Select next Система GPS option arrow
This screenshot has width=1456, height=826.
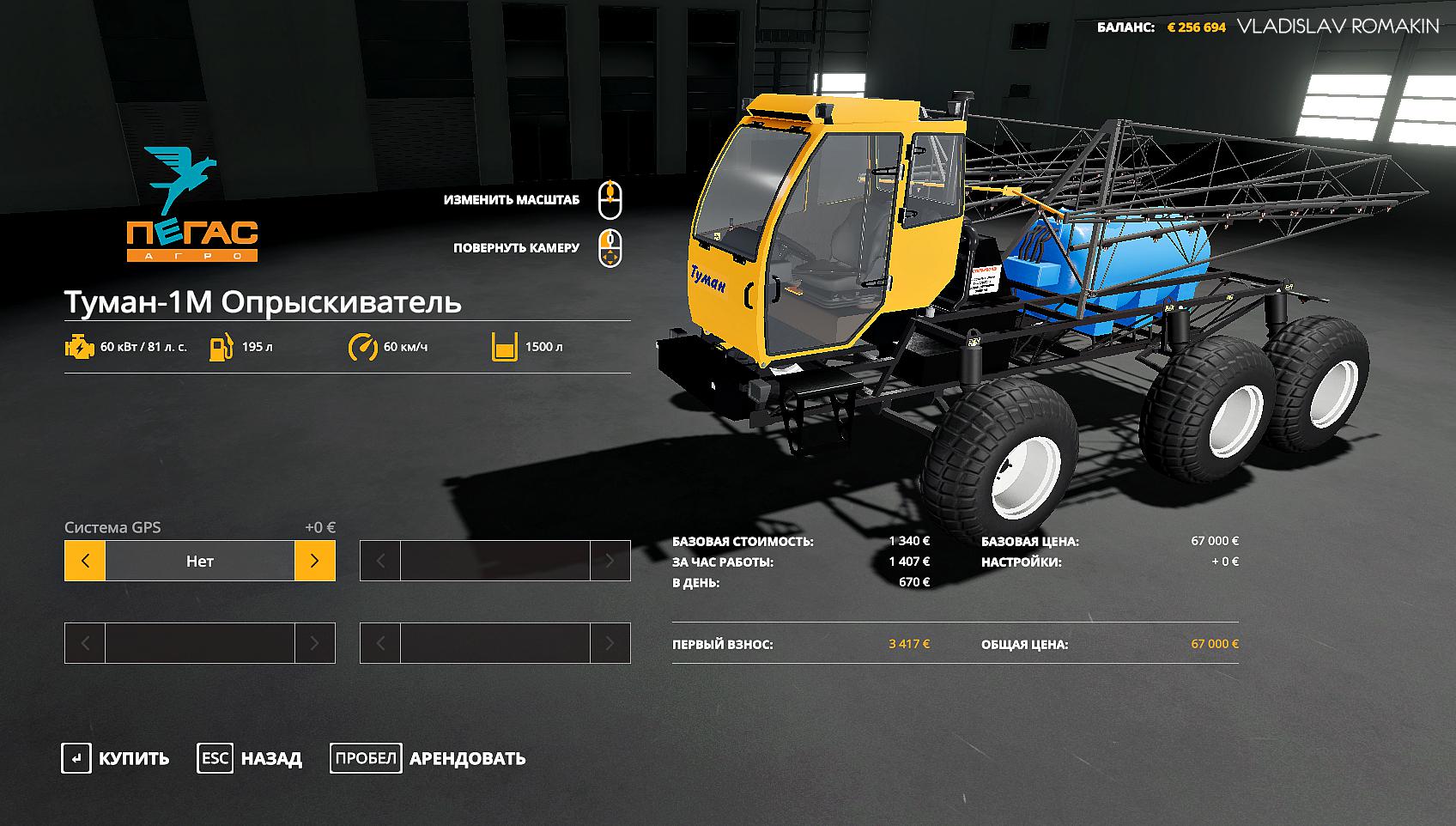coord(314,561)
